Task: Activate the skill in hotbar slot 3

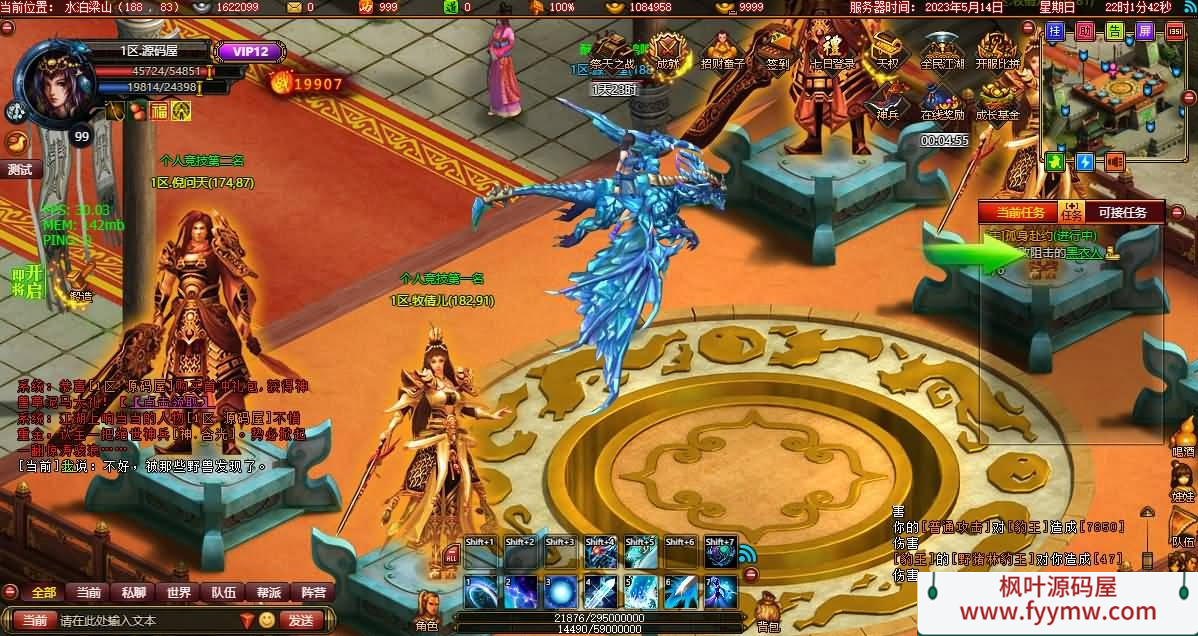Action: (x=560, y=592)
